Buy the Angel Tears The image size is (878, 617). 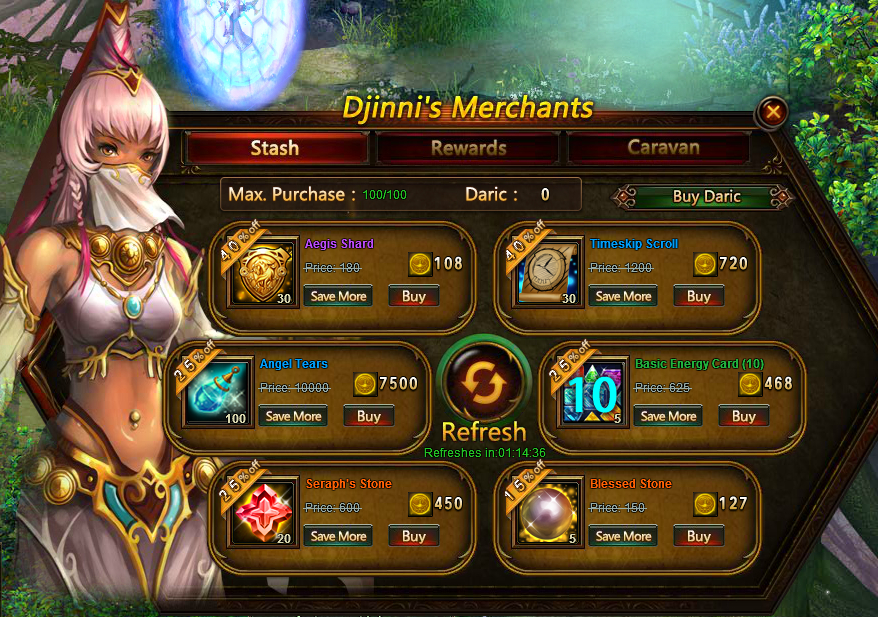(x=368, y=416)
